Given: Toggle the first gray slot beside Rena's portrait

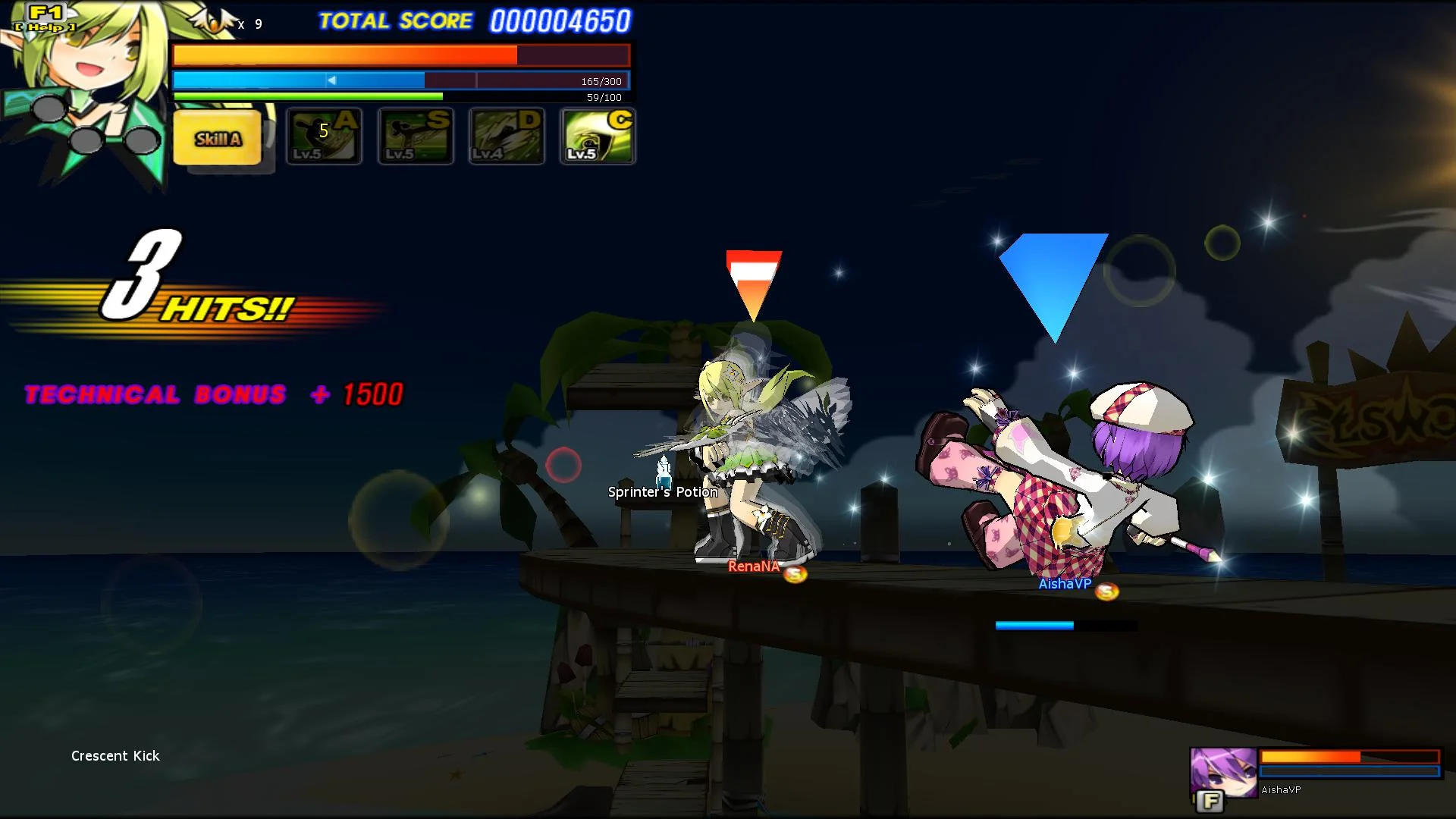Looking at the screenshot, I should 47,108.
